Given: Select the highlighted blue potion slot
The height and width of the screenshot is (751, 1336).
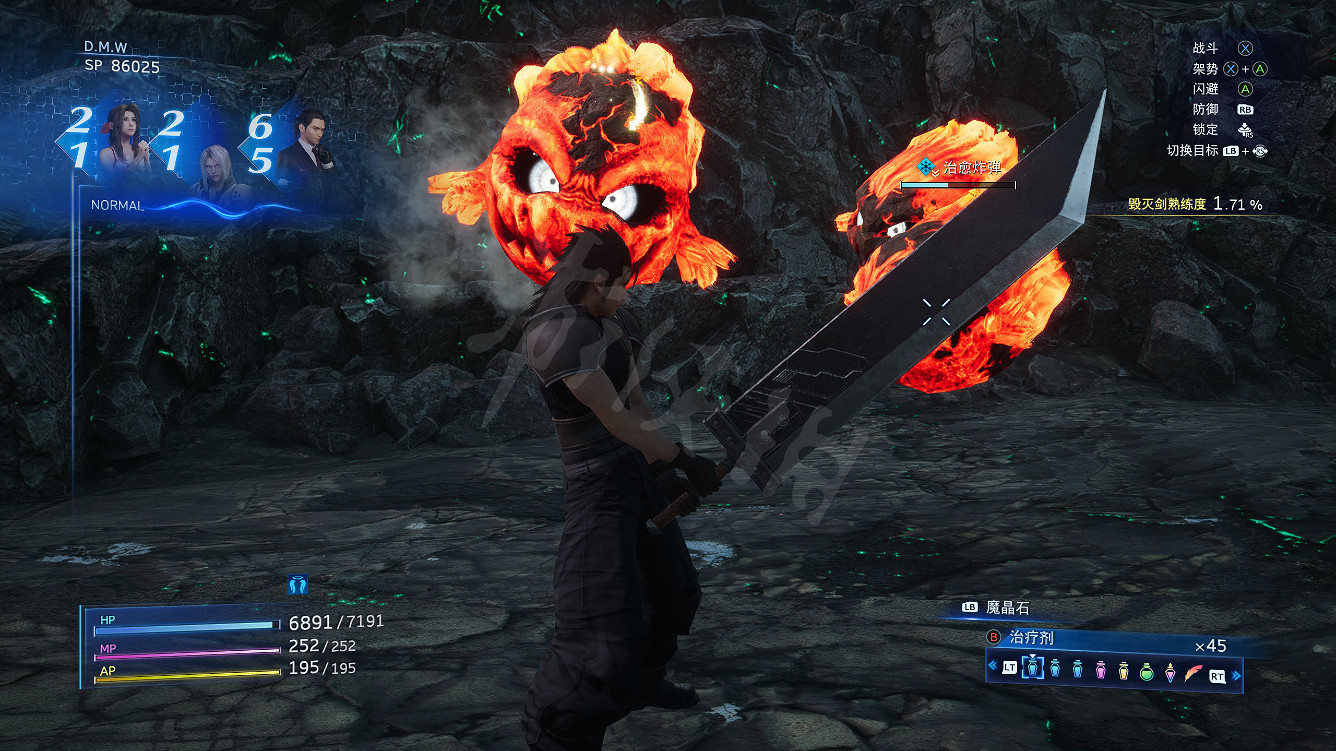Looking at the screenshot, I should click(1033, 670).
